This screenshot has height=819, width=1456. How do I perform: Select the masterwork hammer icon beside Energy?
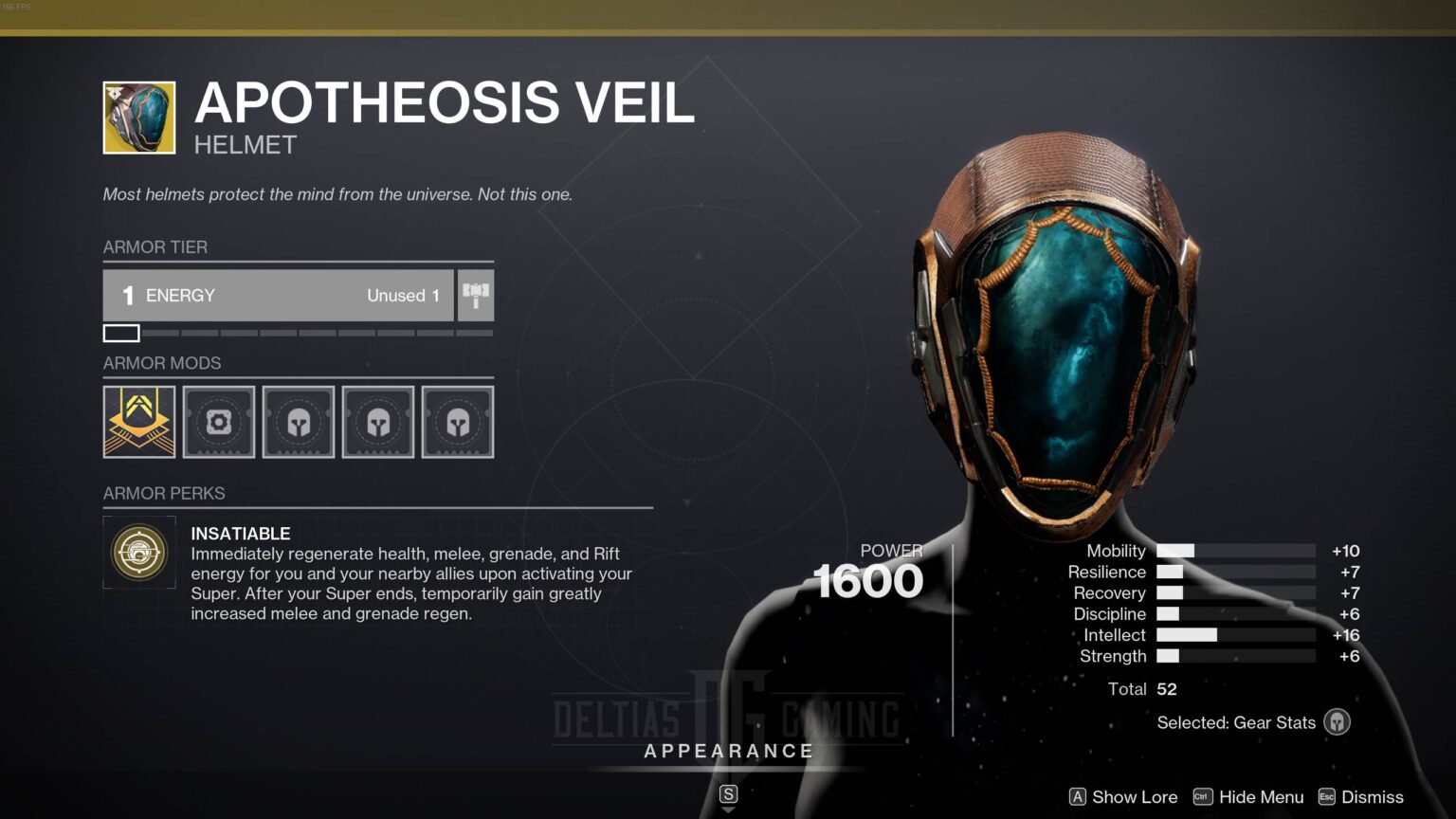475,295
